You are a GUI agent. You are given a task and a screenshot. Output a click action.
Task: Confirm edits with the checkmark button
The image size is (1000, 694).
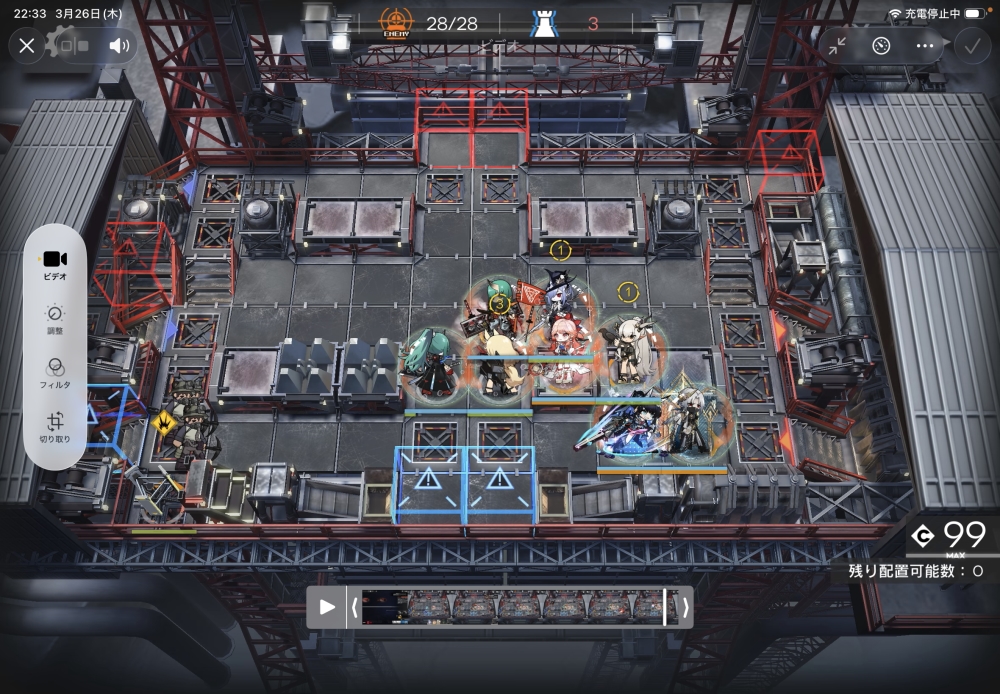pyautogui.click(x=970, y=45)
